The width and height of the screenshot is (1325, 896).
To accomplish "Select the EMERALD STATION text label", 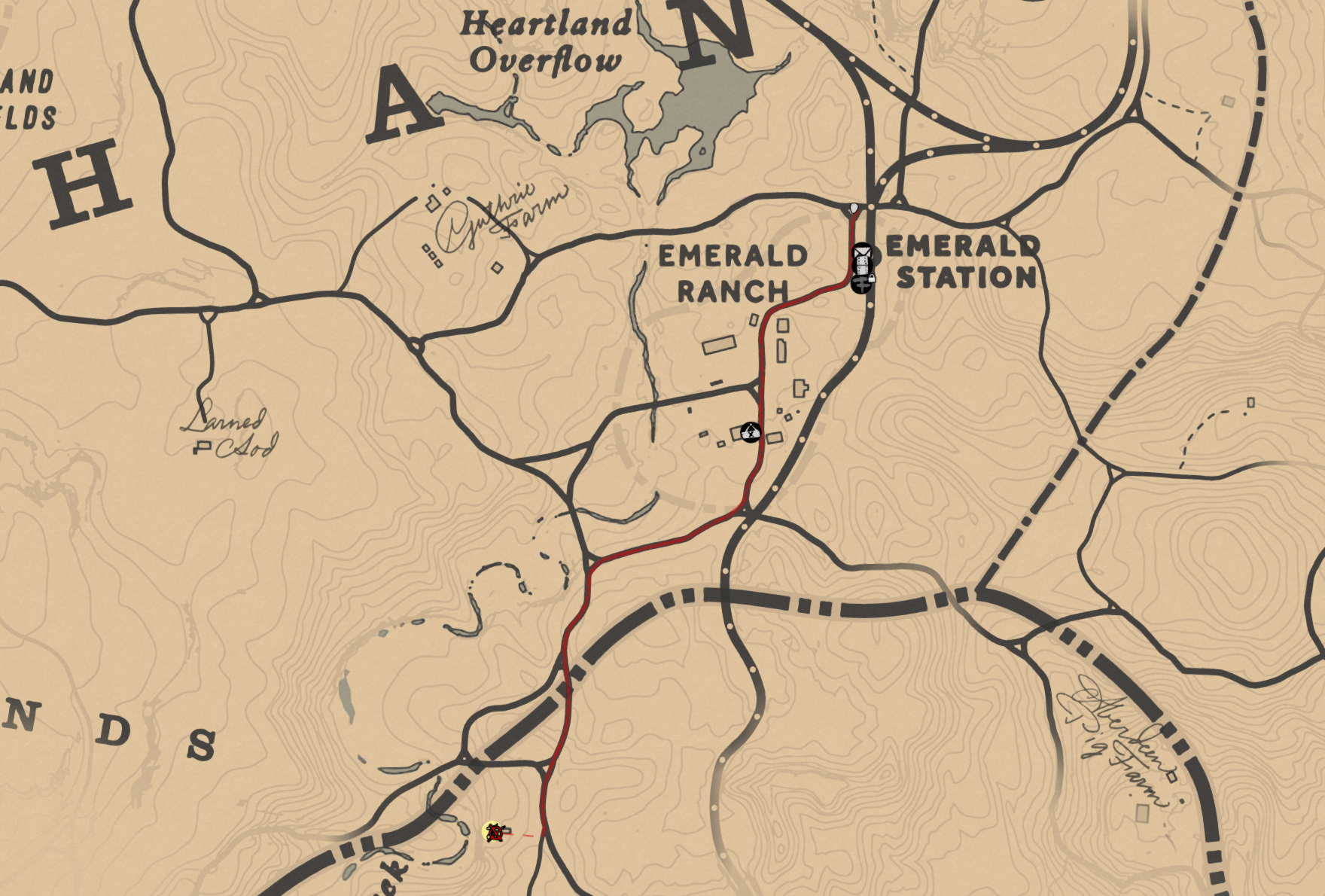I will (959, 264).
